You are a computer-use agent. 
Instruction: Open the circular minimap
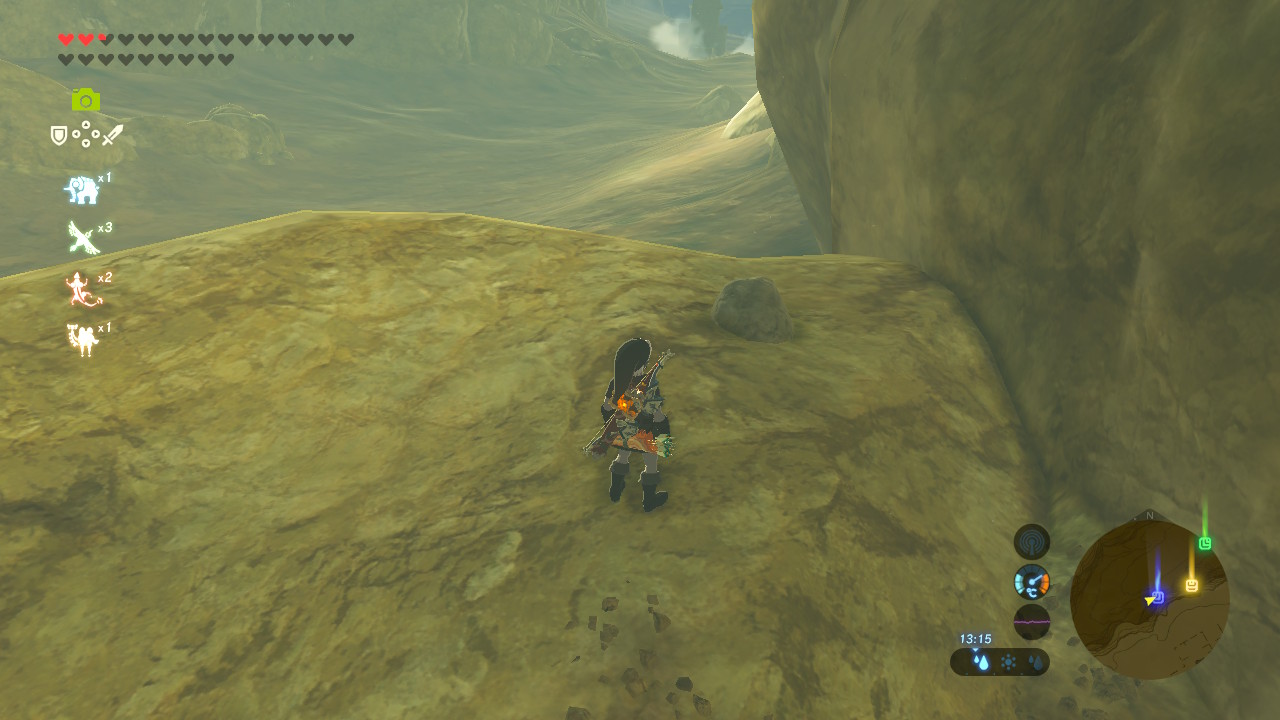(x=1149, y=600)
